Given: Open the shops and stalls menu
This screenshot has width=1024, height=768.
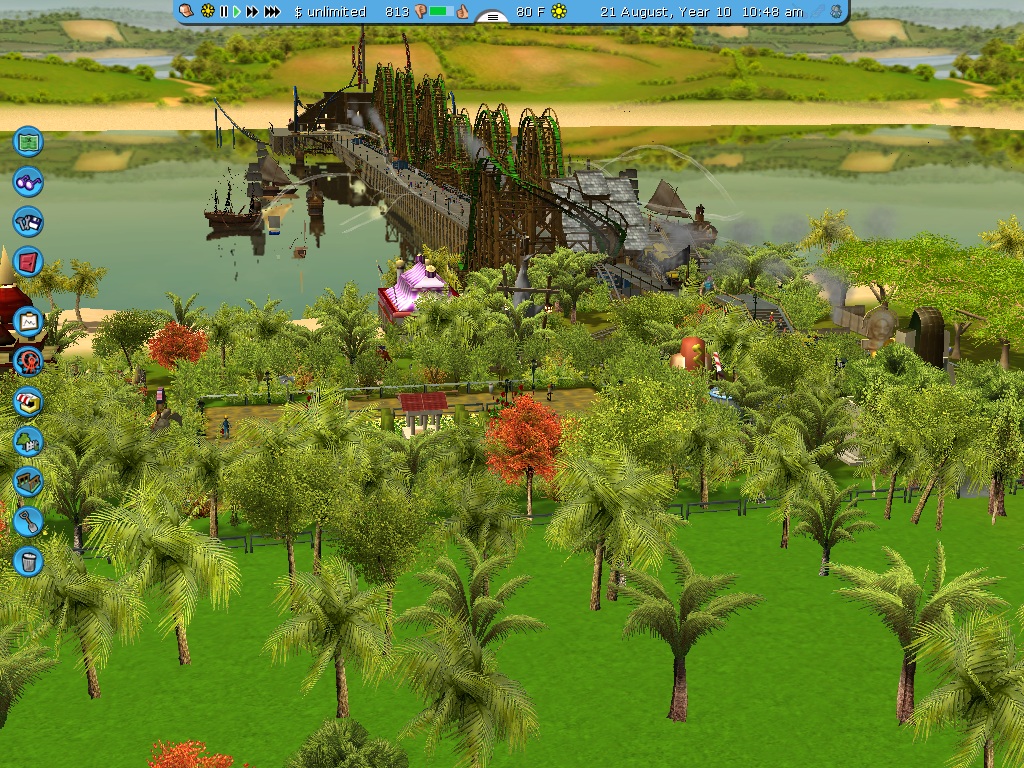Looking at the screenshot, I should (x=28, y=401).
